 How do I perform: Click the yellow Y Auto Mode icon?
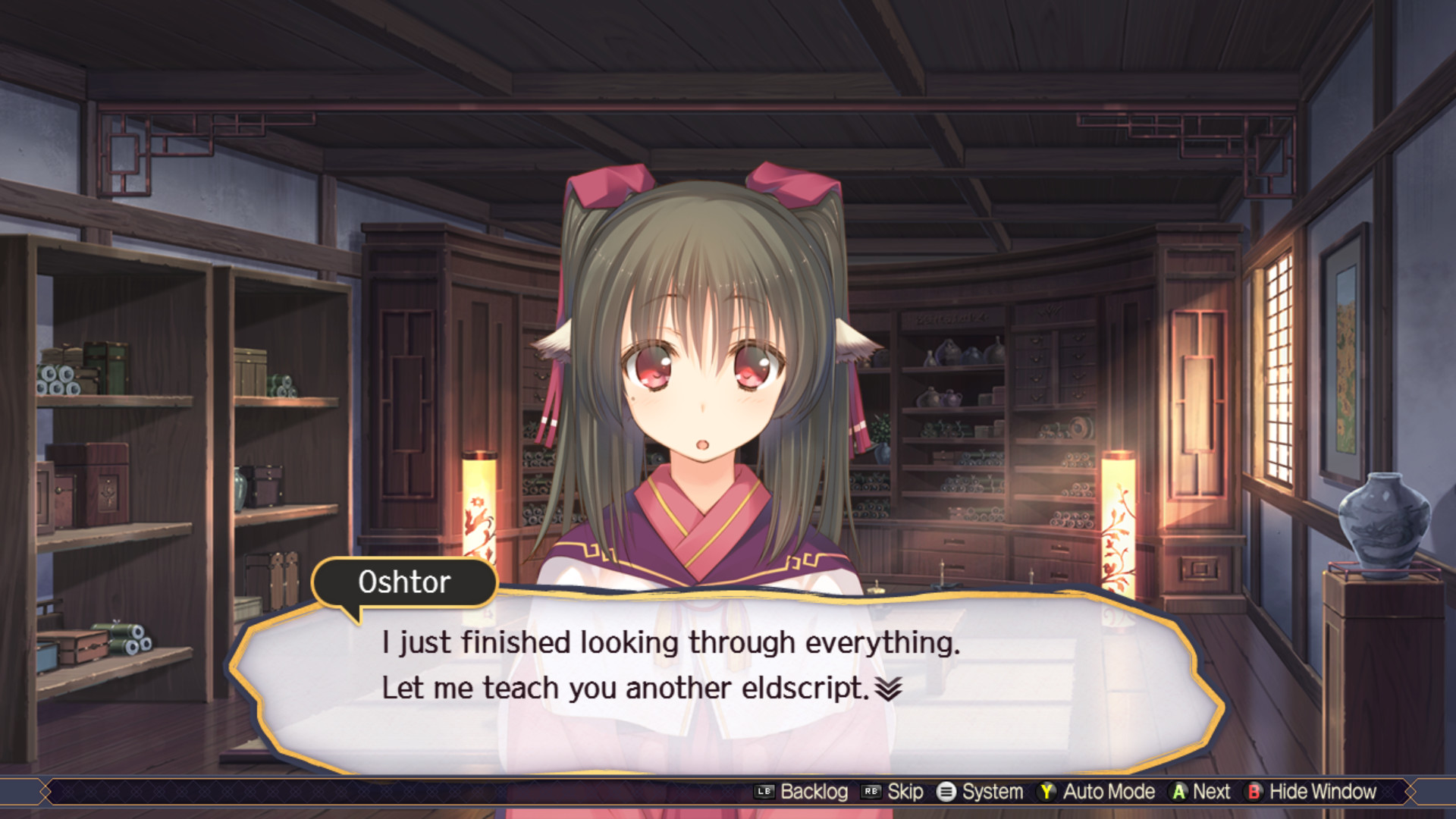click(1047, 792)
